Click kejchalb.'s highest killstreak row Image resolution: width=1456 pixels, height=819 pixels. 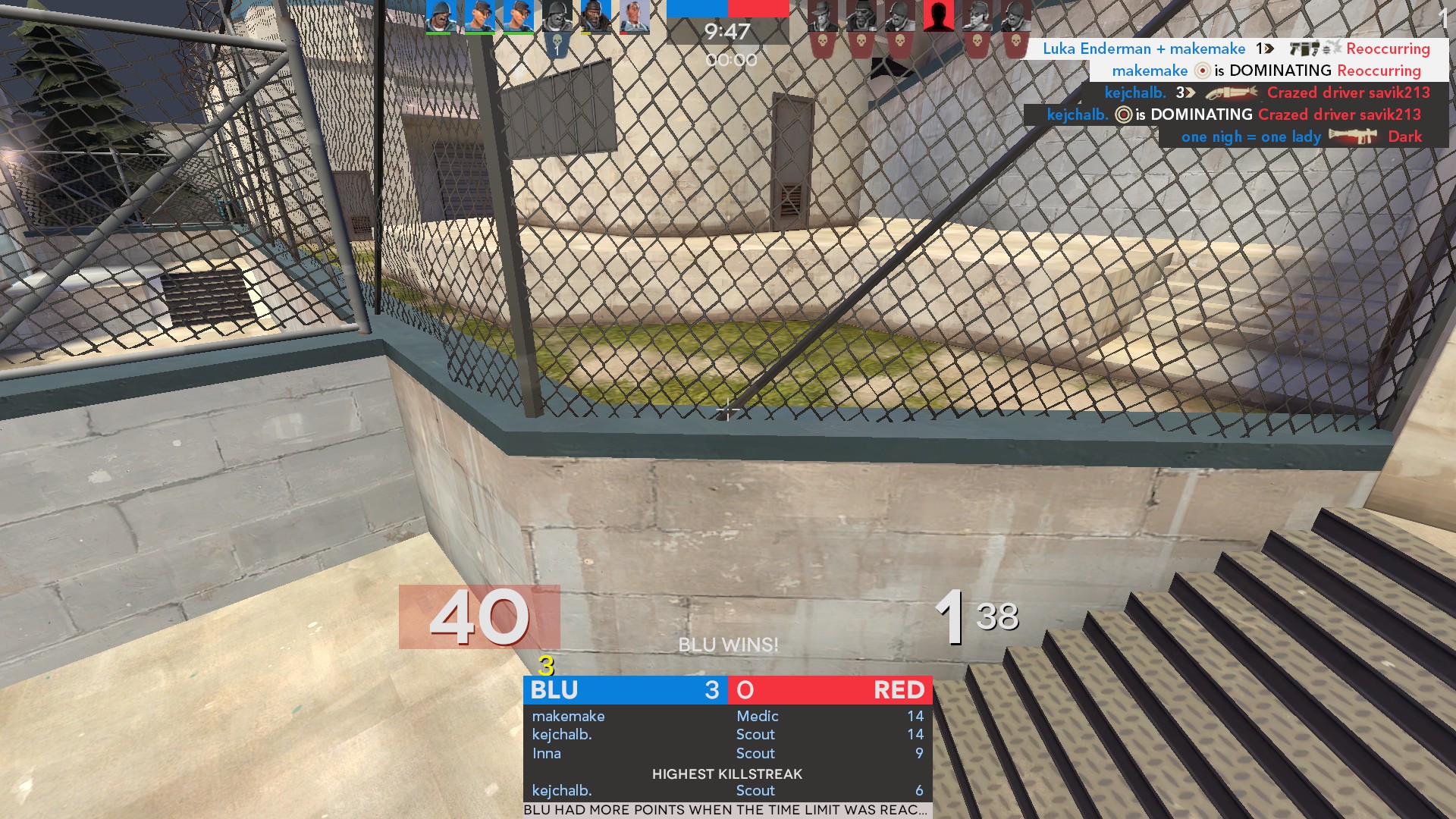(727, 790)
